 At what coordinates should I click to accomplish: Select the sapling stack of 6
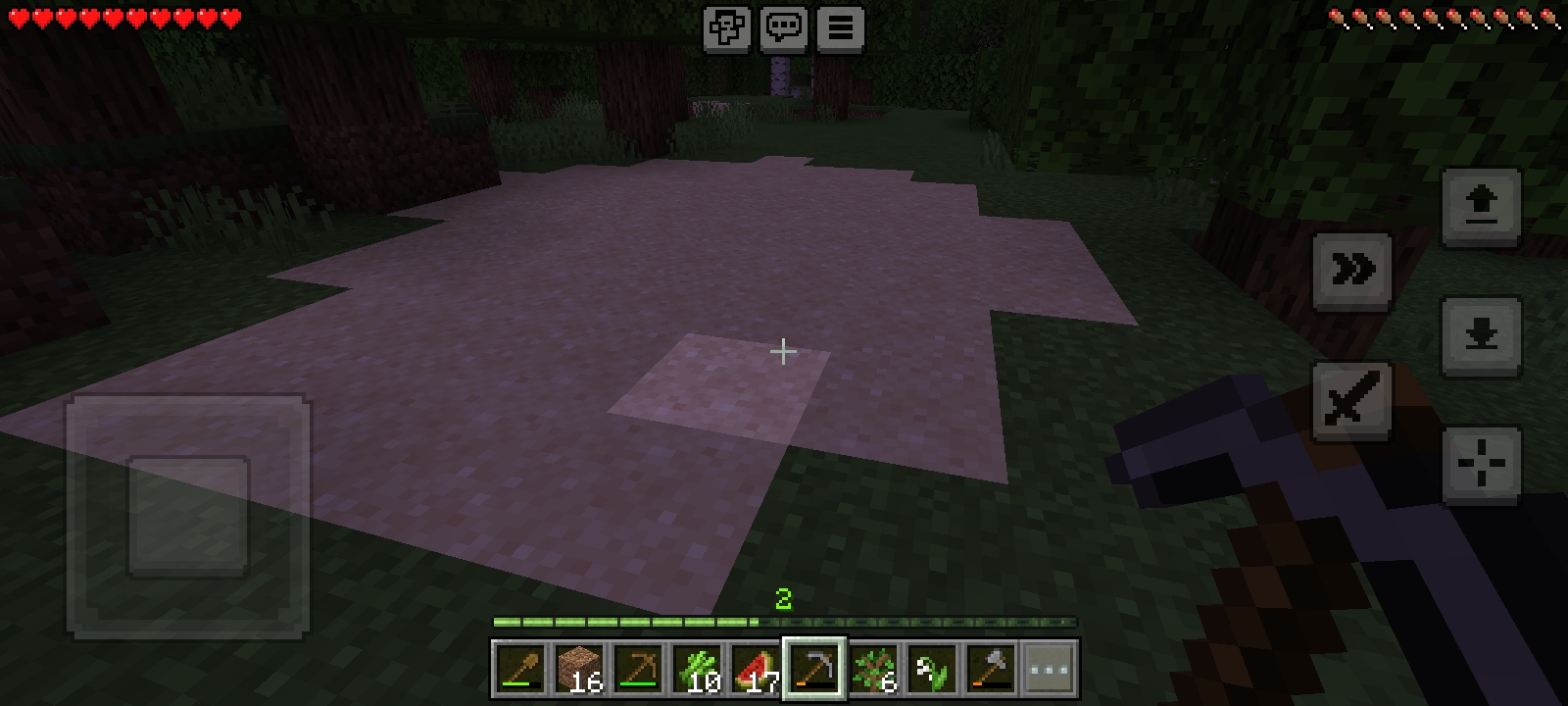tap(873, 670)
